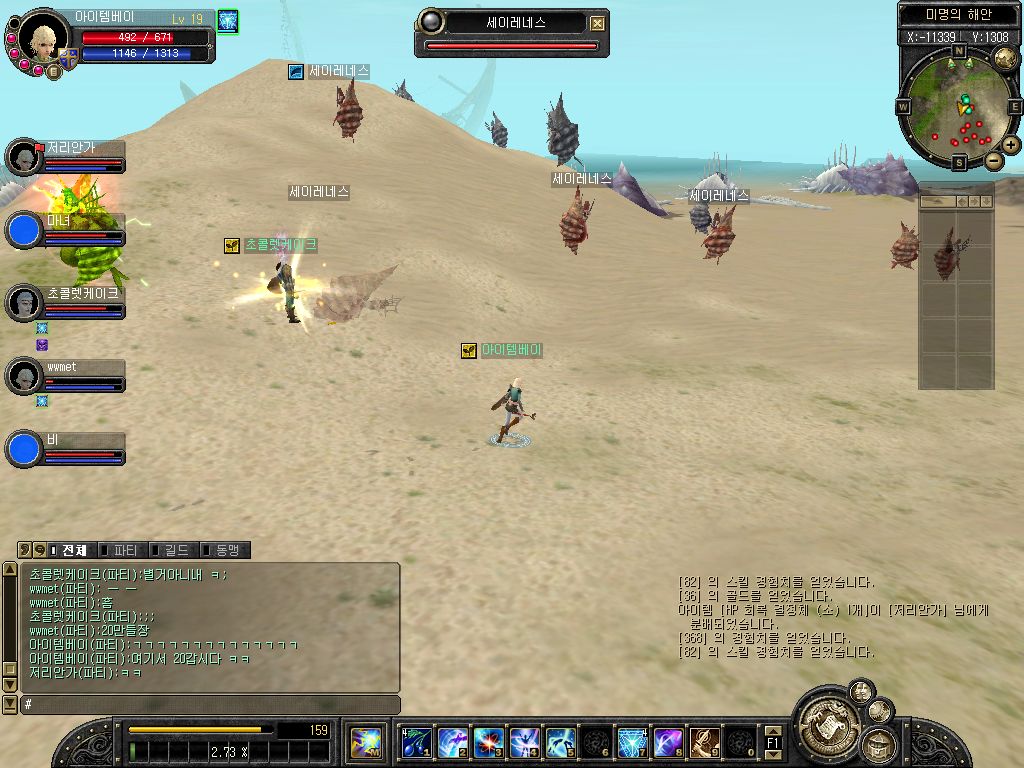Close the 세이레네스 target window
The image size is (1024, 768).
point(597,23)
